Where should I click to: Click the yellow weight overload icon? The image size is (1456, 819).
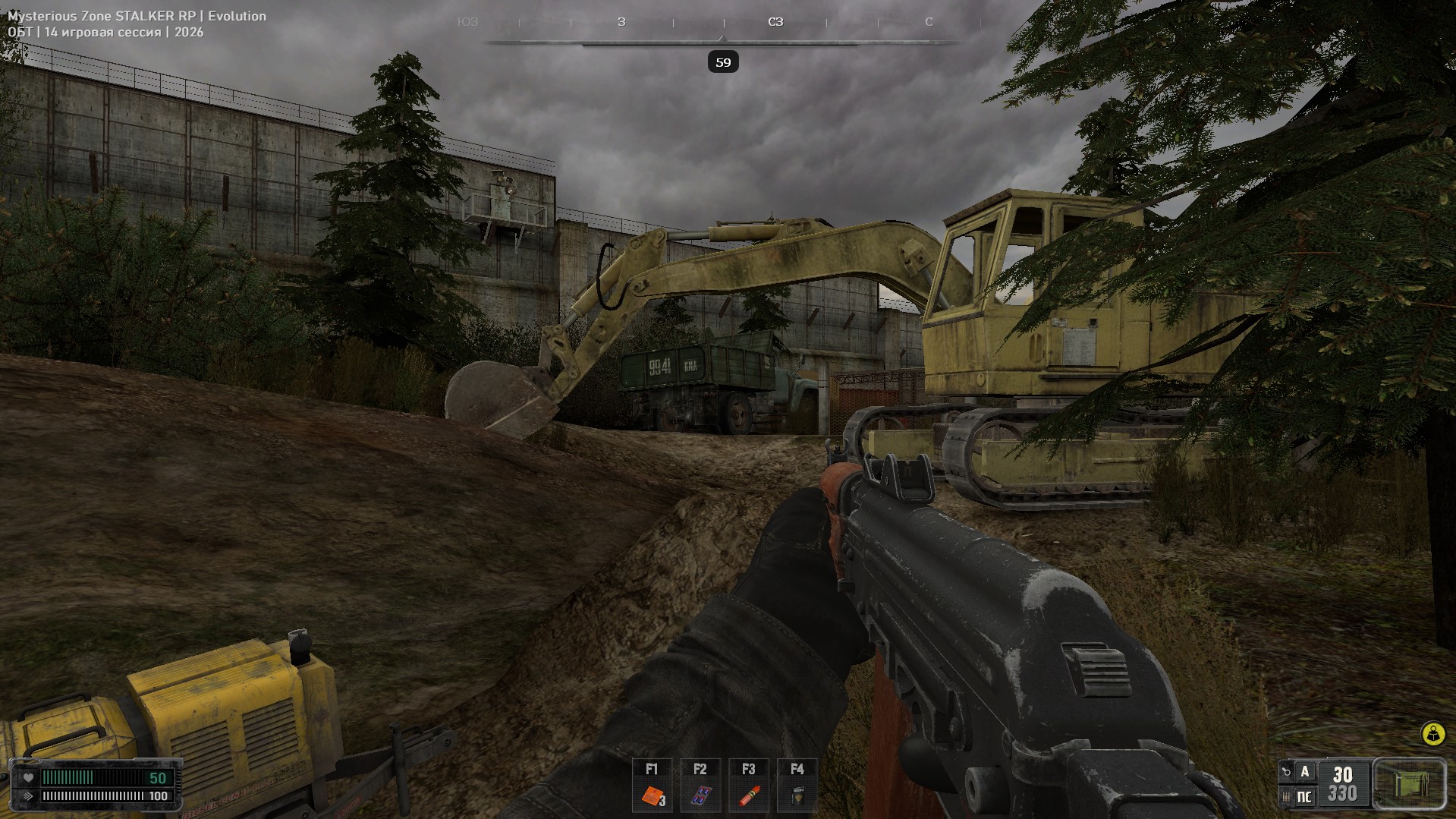click(1432, 734)
